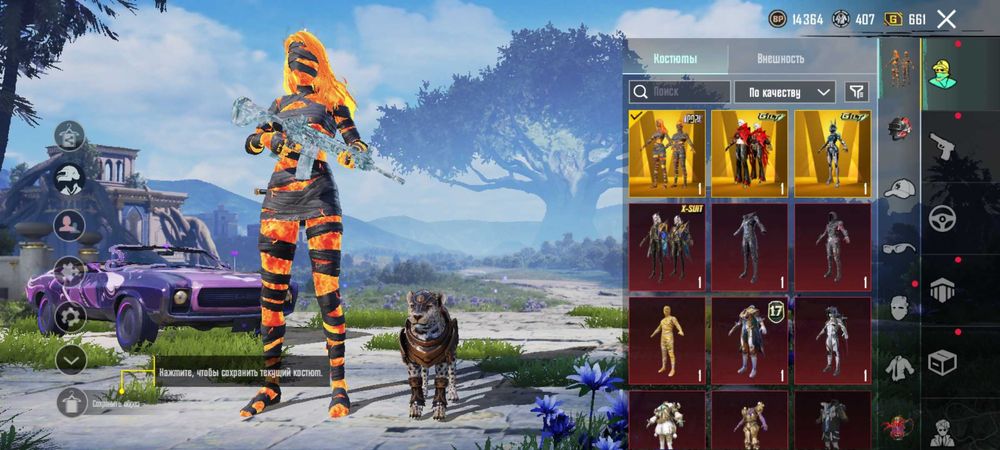This screenshot has height=450, width=1000.
Task: Open the box crate inventory section
Action: click(943, 361)
